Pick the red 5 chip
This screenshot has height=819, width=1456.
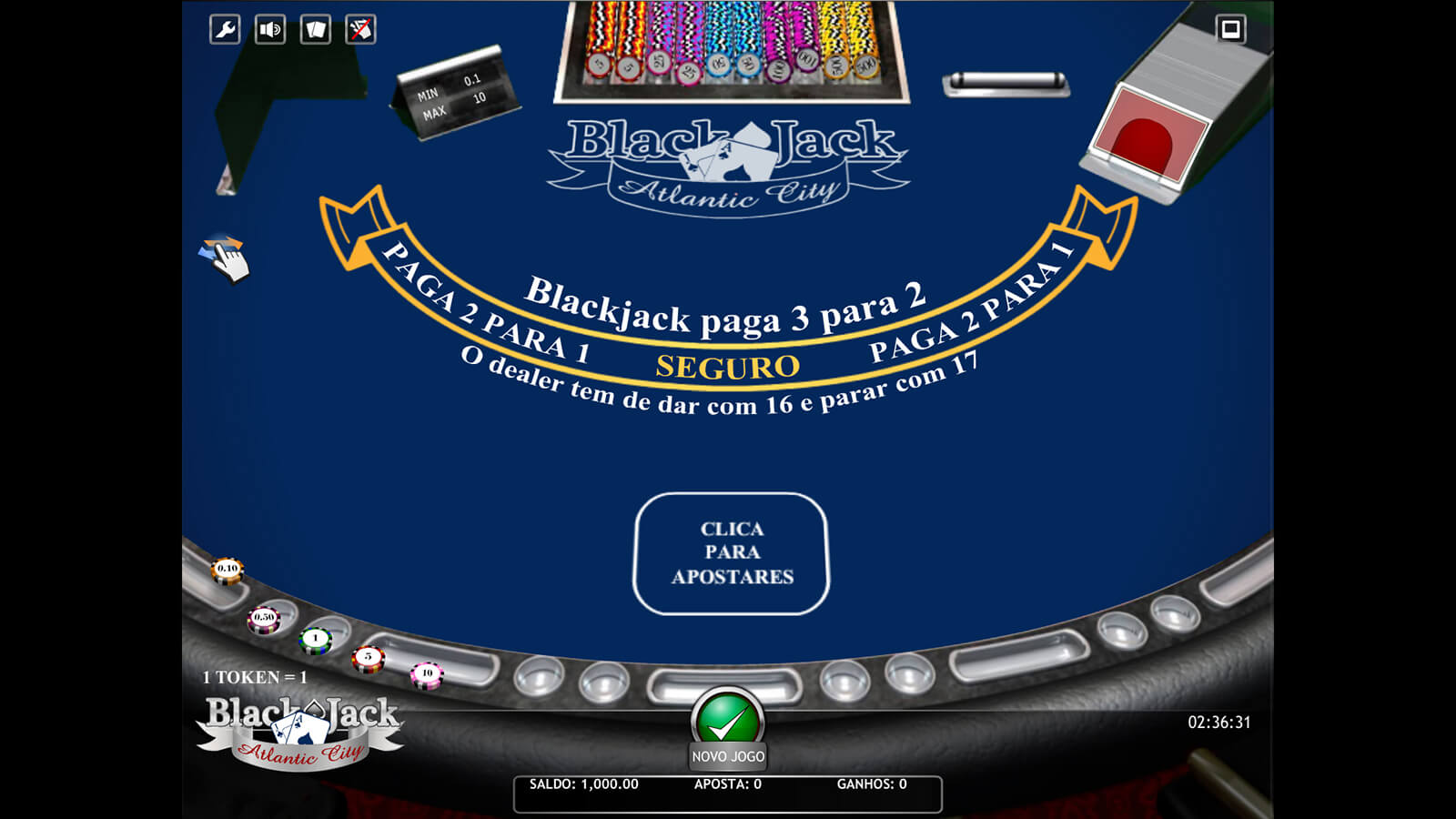[369, 658]
